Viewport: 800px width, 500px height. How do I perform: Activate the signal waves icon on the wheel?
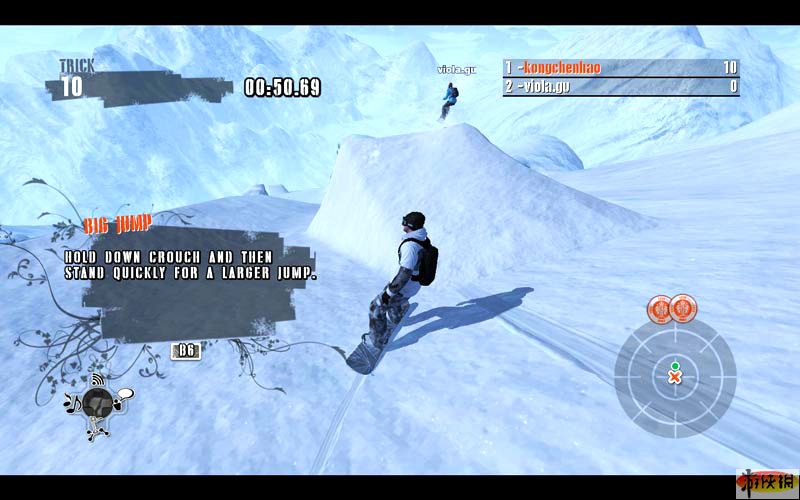98,381
